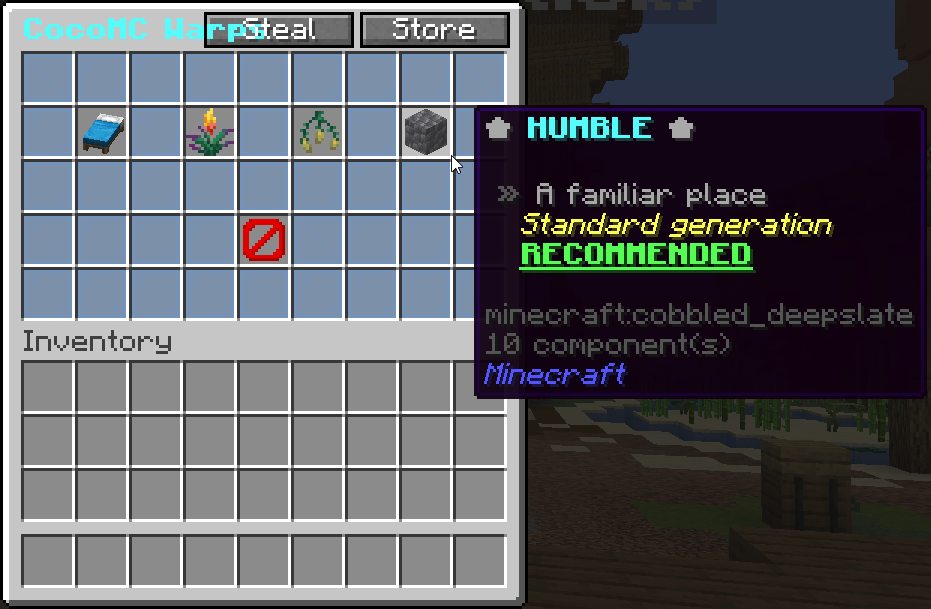Click the red barrier close icon
The image size is (931, 609).
pyautogui.click(x=264, y=240)
